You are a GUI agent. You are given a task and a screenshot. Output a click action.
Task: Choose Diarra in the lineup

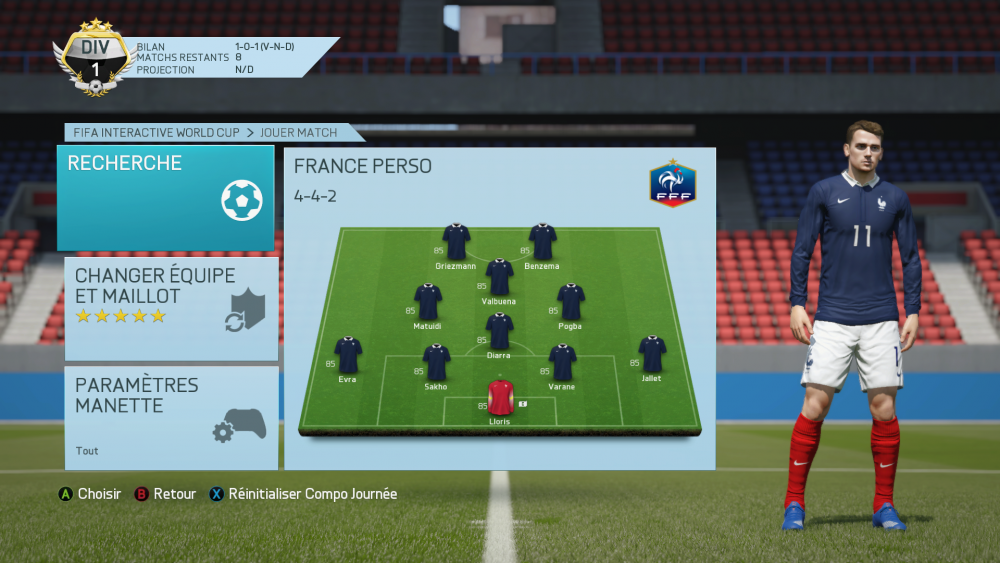[x=499, y=331]
